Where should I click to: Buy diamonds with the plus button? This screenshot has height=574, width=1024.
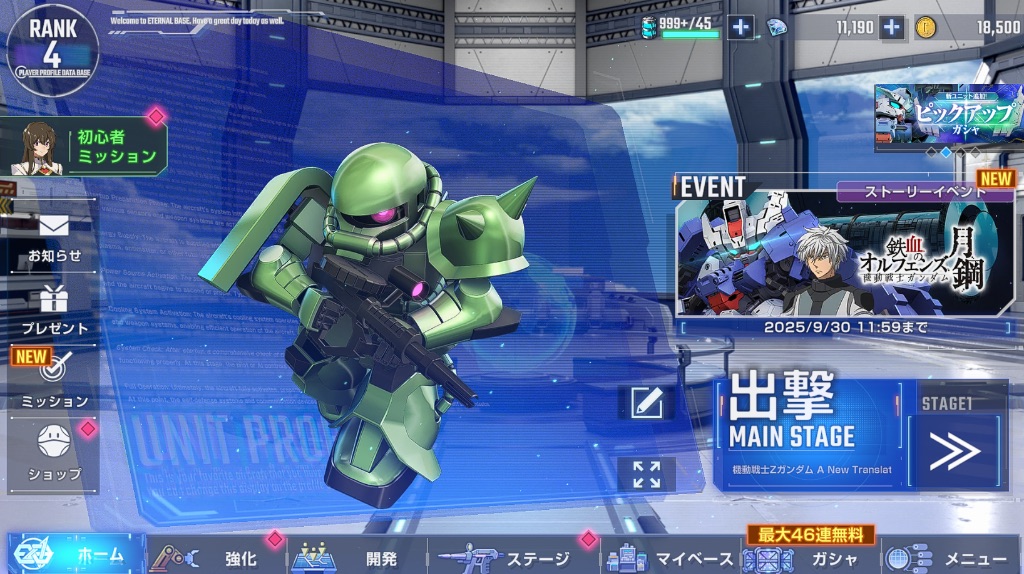point(891,28)
